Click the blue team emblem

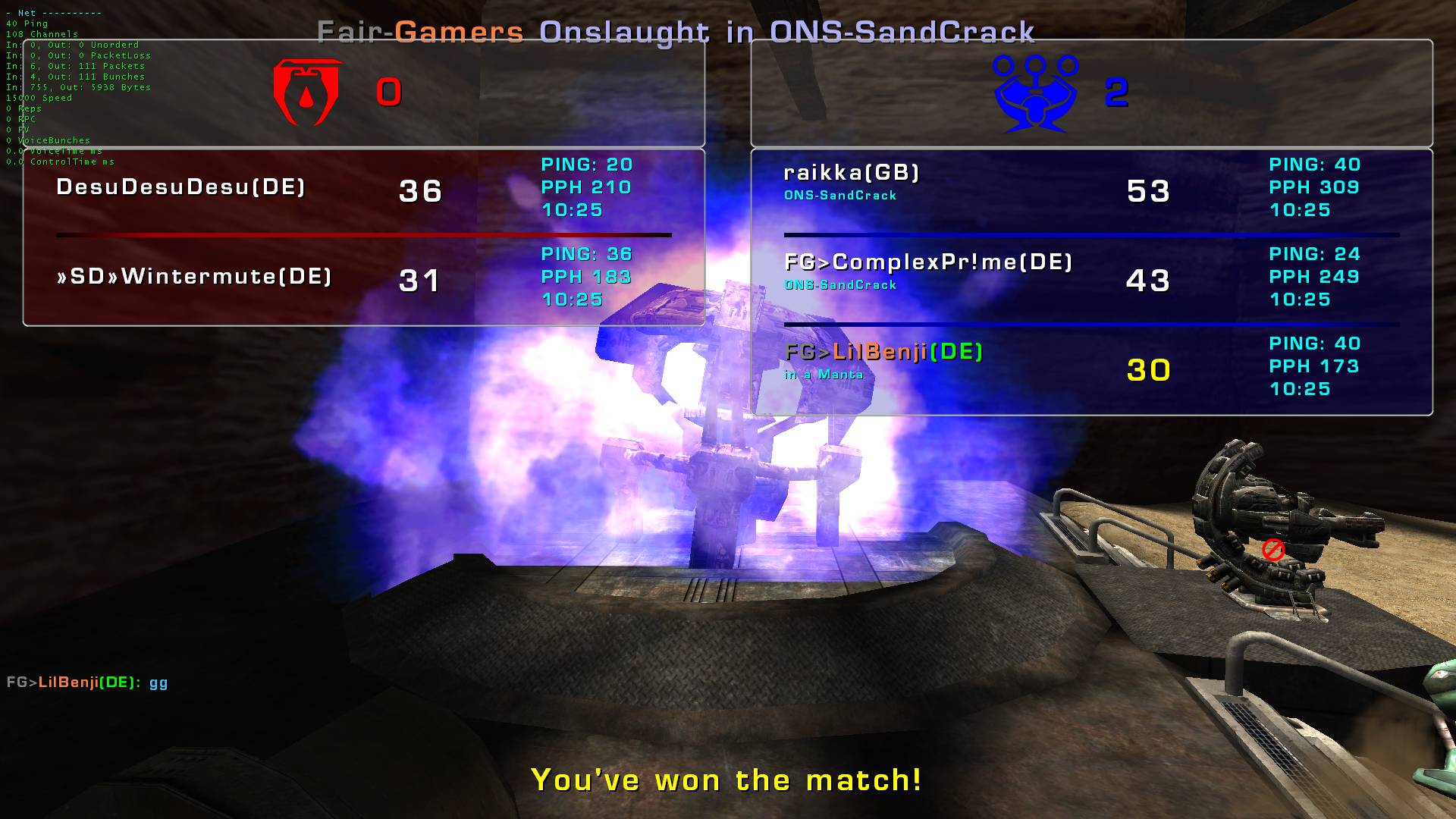[1035, 92]
